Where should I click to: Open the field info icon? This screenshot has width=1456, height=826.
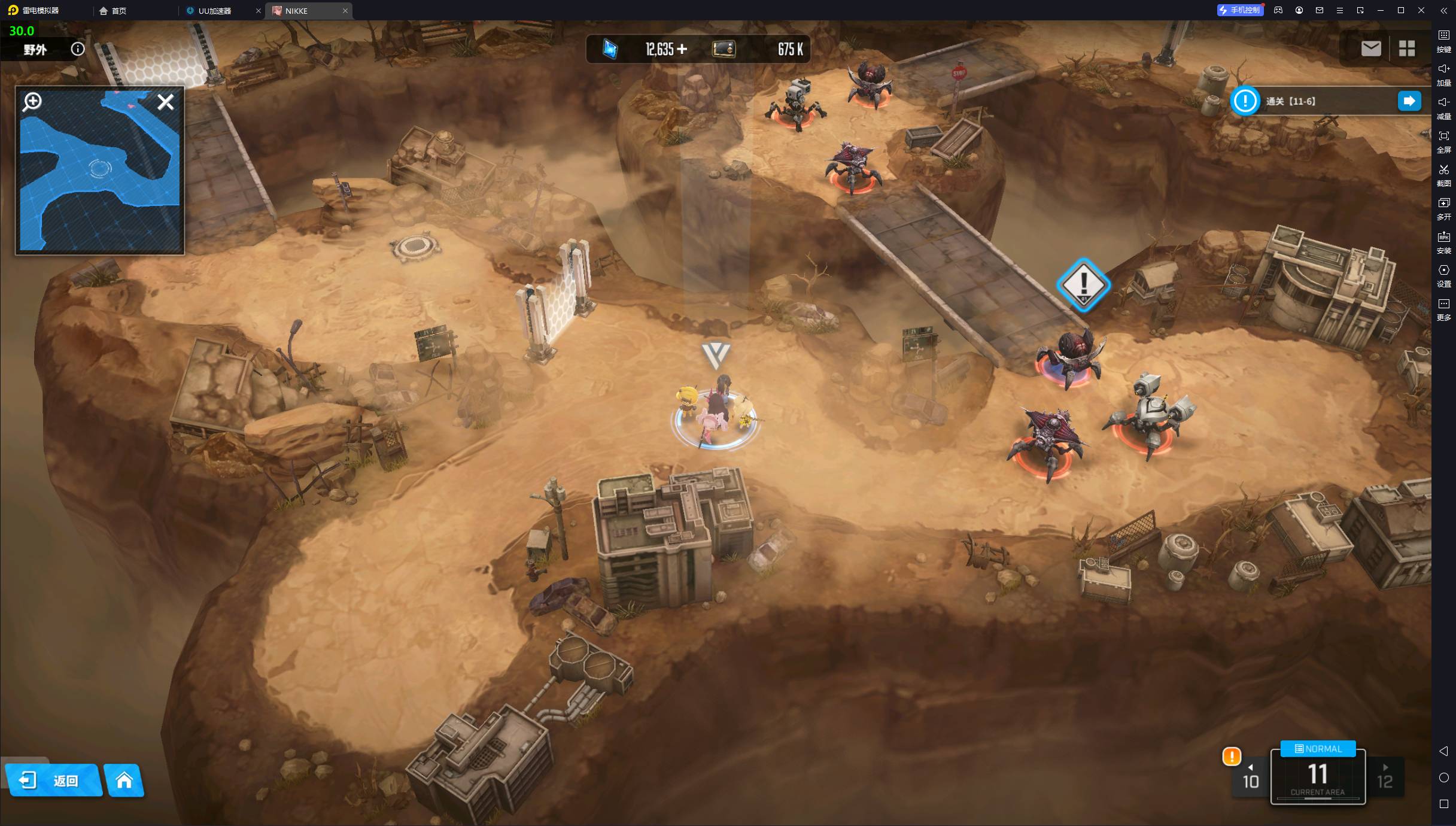[78, 49]
